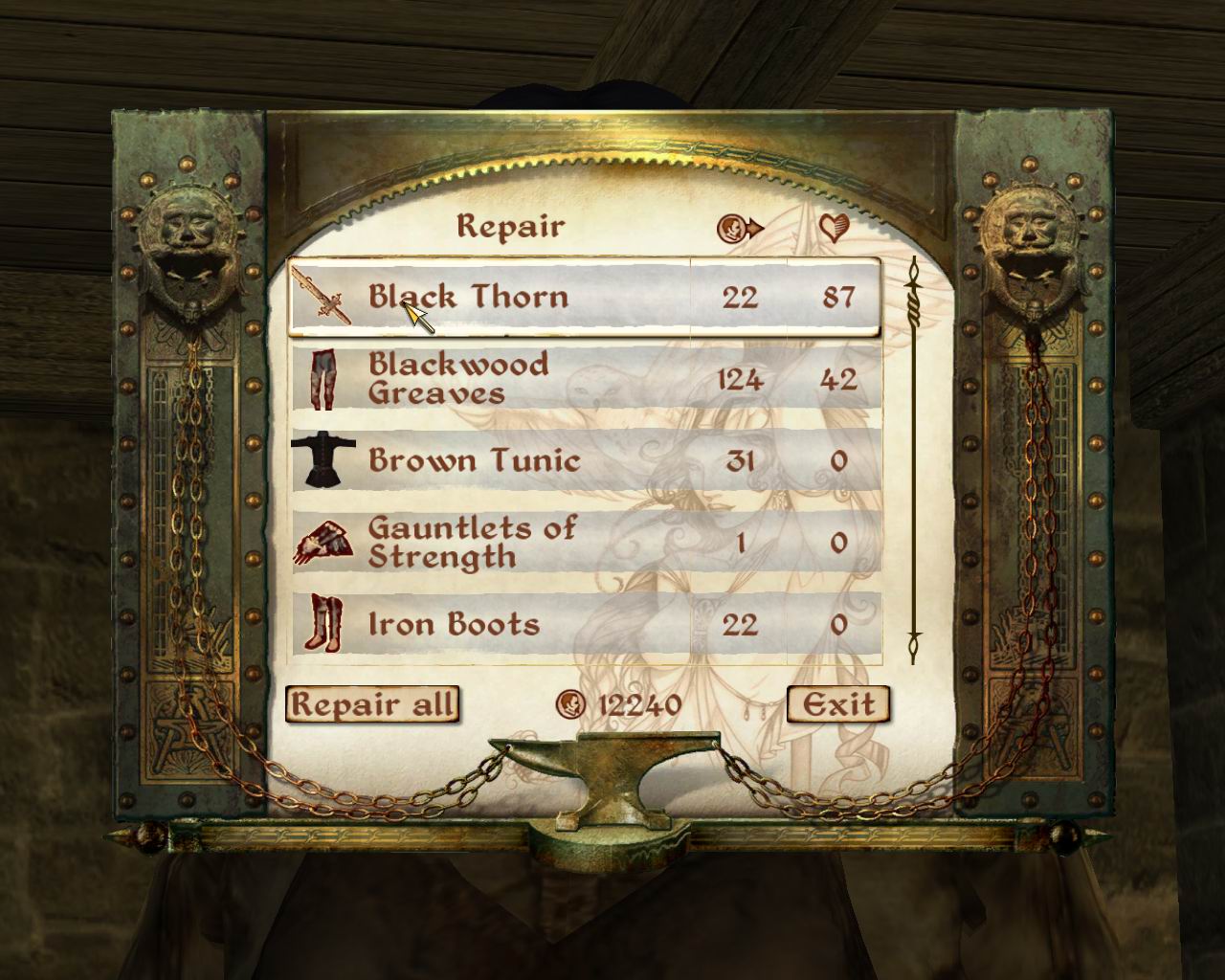Select Black Thorn for repair
1225x980 pixels.
pyautogui.click(x=584, y=297)
